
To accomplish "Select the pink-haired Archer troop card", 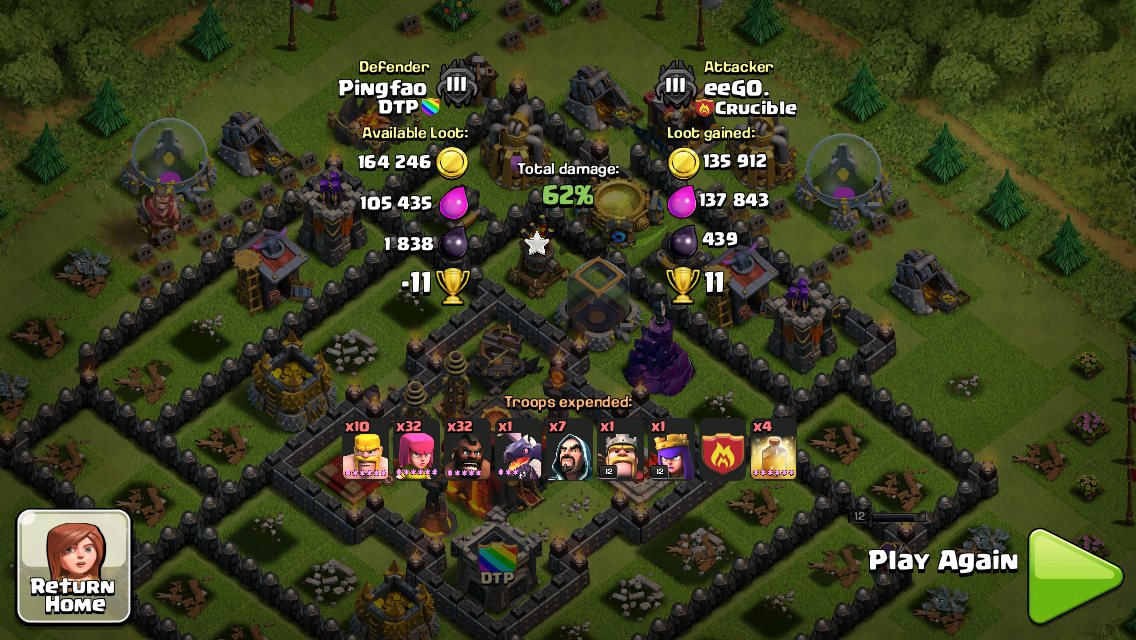I will coord(416,451).
